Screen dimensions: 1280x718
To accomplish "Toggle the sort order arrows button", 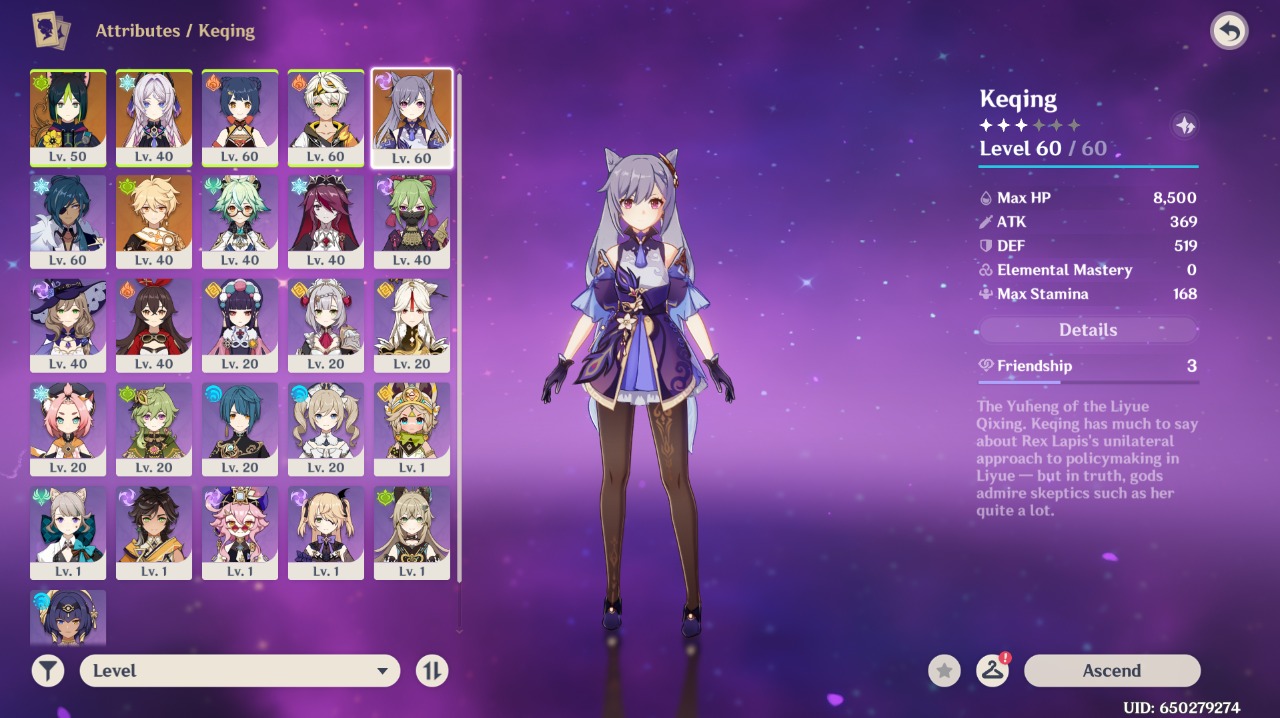I will [x=432, y=671].
